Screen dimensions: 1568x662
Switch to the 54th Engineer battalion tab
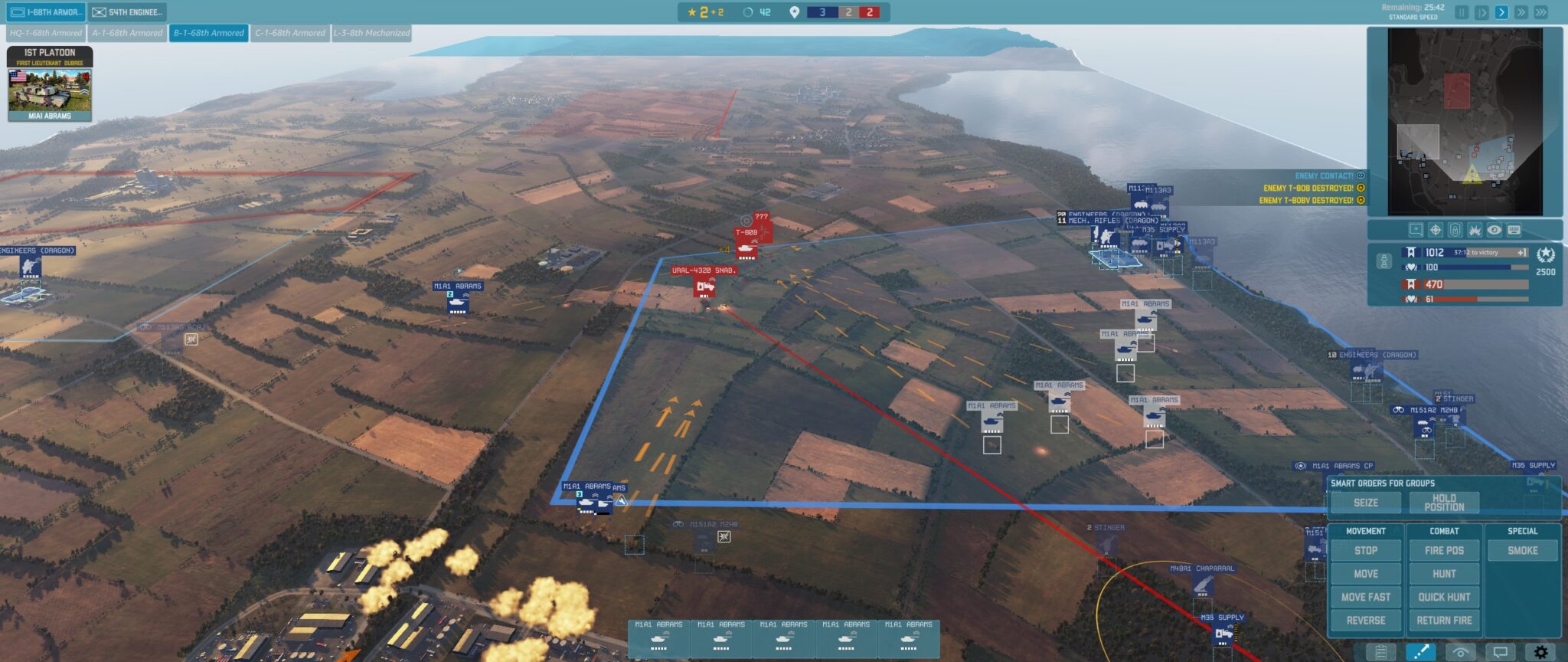click(128, 11)
